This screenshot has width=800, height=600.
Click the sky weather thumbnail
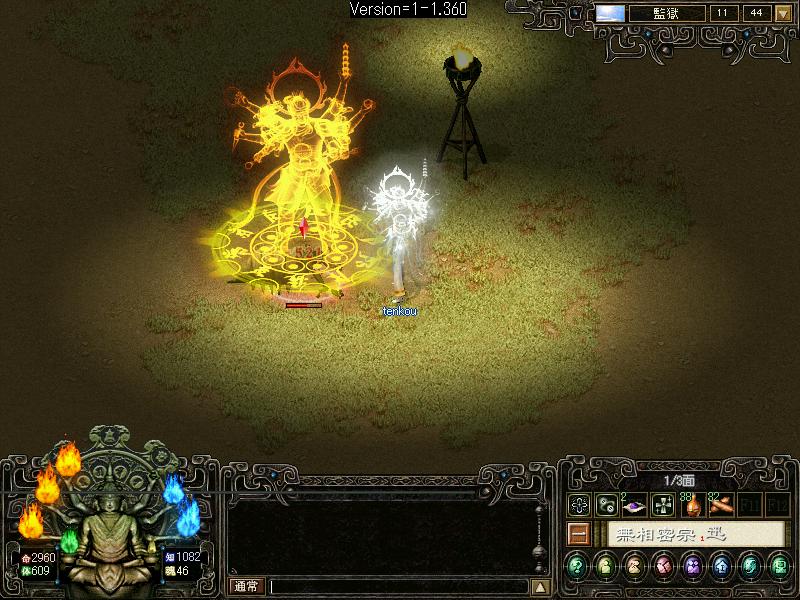pos(610,14)
